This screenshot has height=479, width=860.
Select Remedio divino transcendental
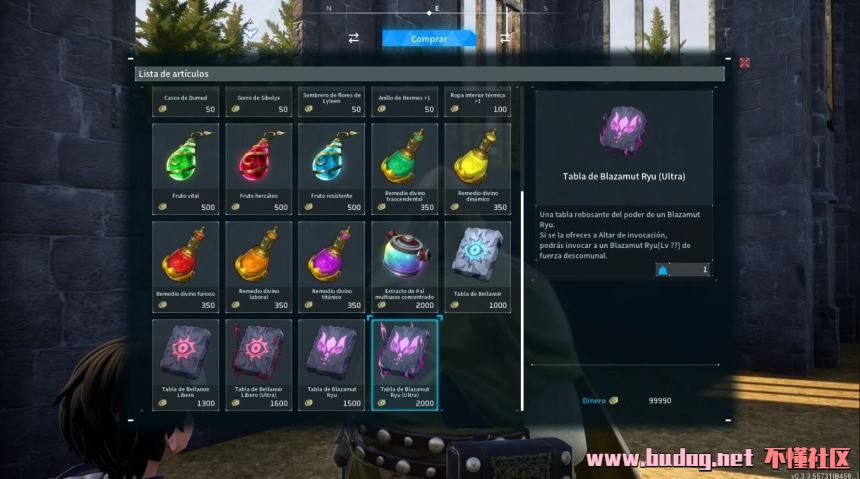click(x=404, y=167)
